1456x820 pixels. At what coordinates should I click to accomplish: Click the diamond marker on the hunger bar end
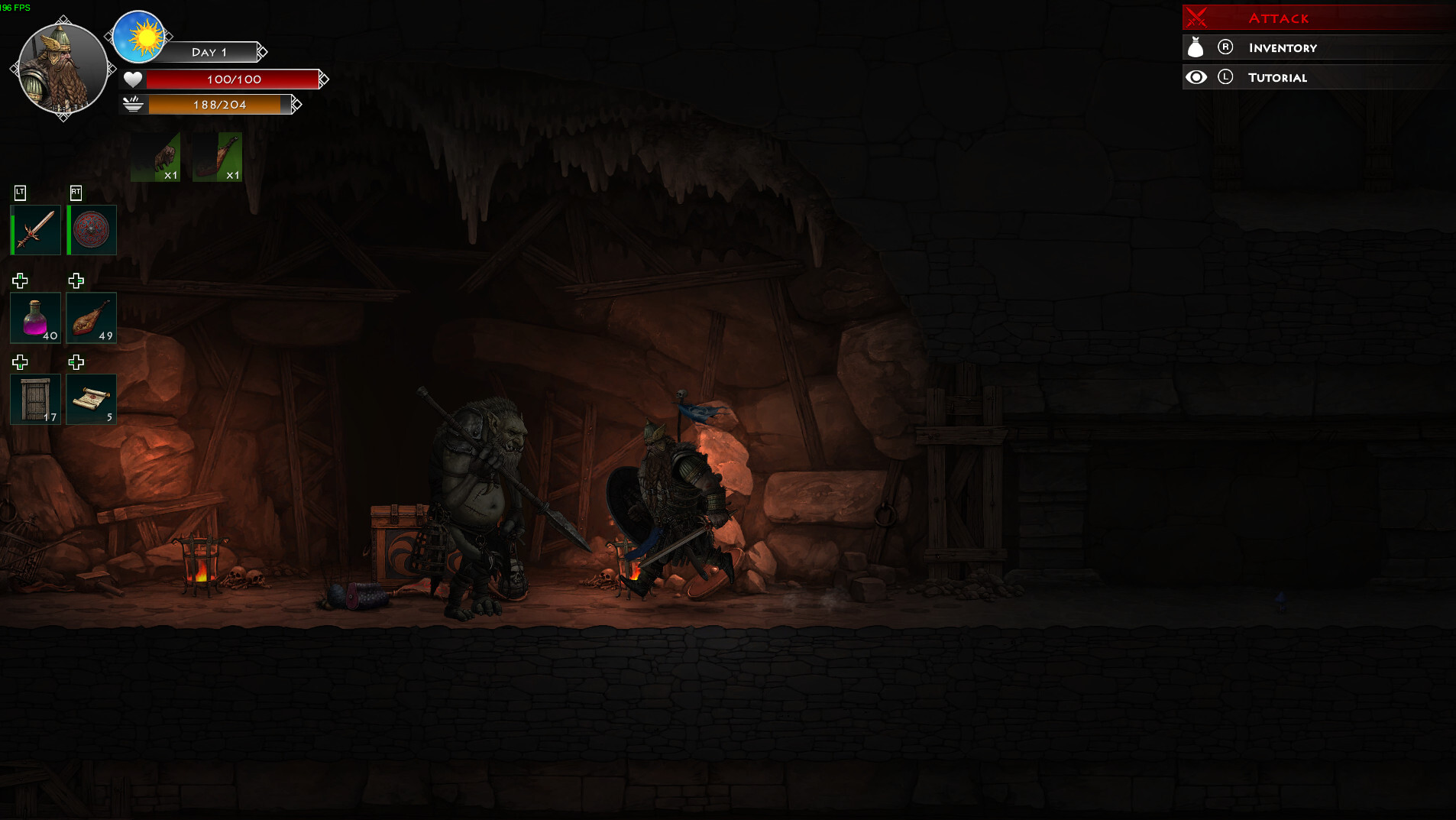(x=297, y=105)
